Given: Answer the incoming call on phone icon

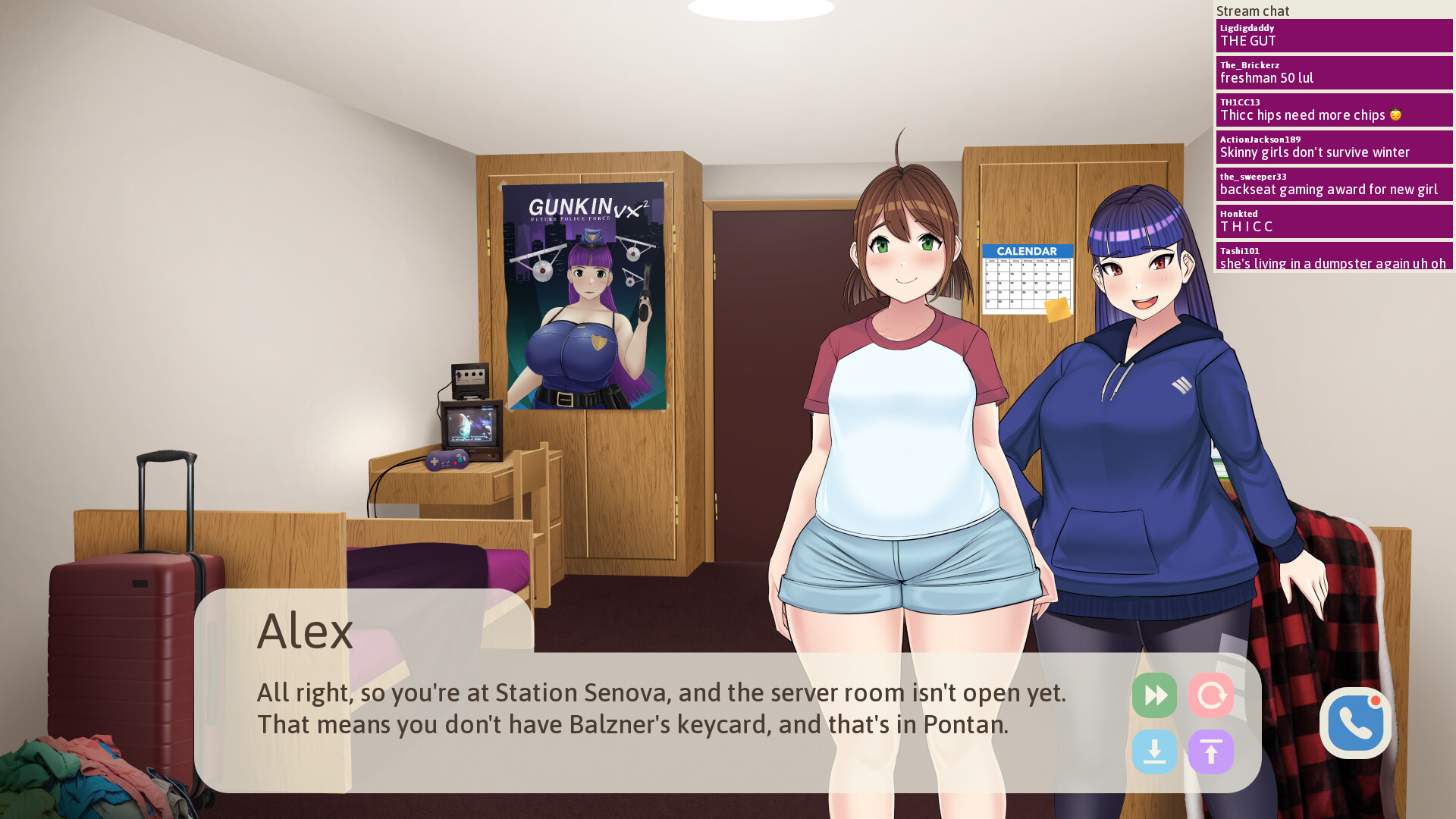Looking at the screenshot, I should (1355, 724).
